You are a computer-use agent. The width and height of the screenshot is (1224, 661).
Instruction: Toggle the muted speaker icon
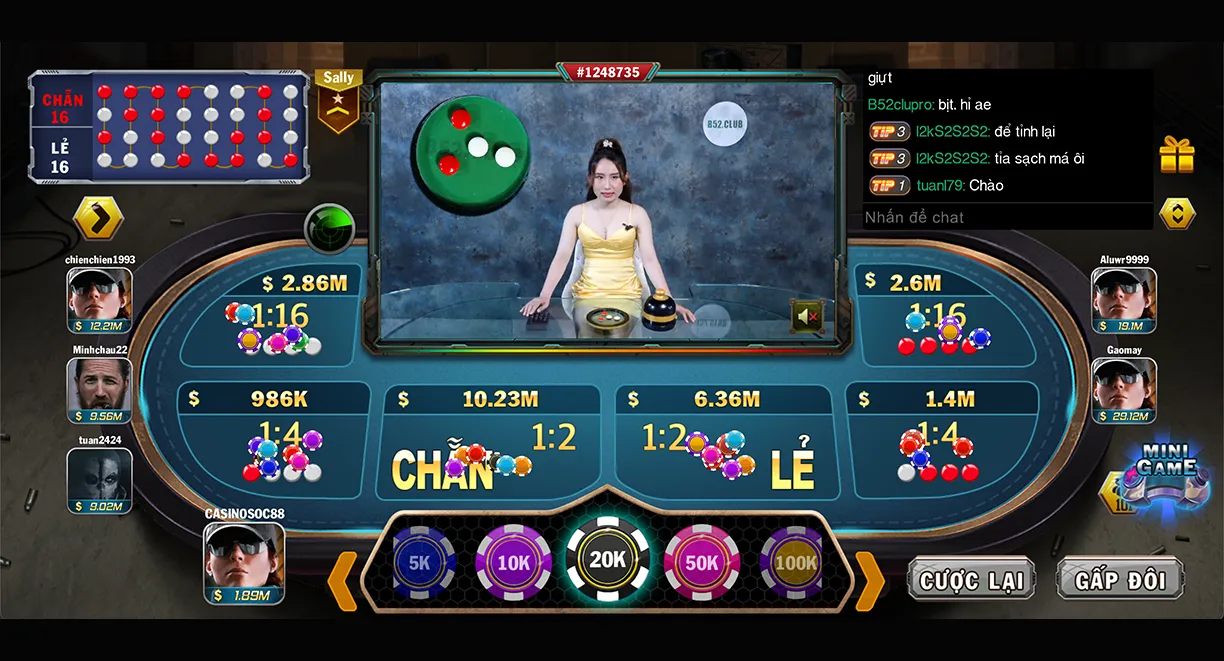(x=806, y=317)
